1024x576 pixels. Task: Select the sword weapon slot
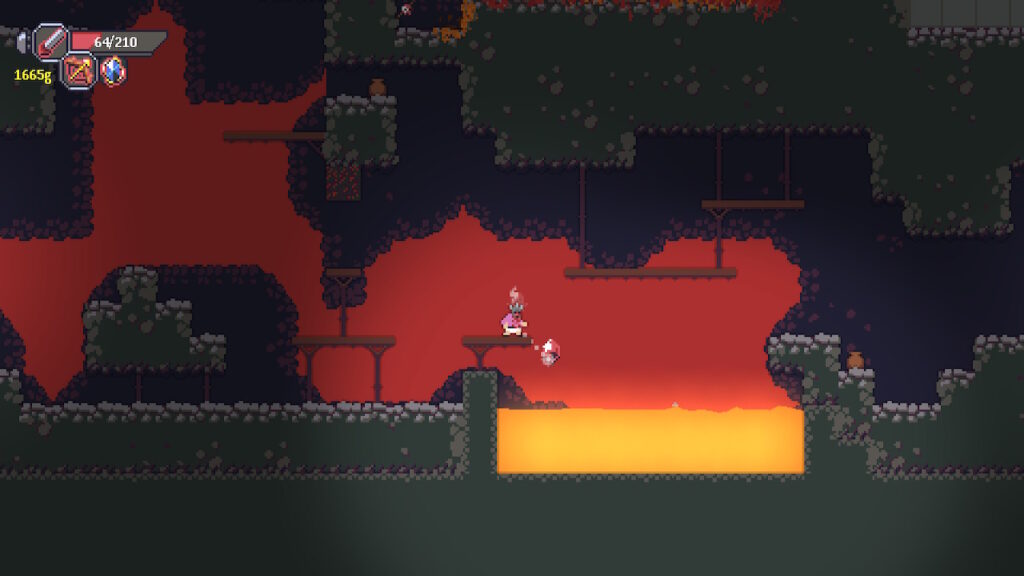pos(50,41)
